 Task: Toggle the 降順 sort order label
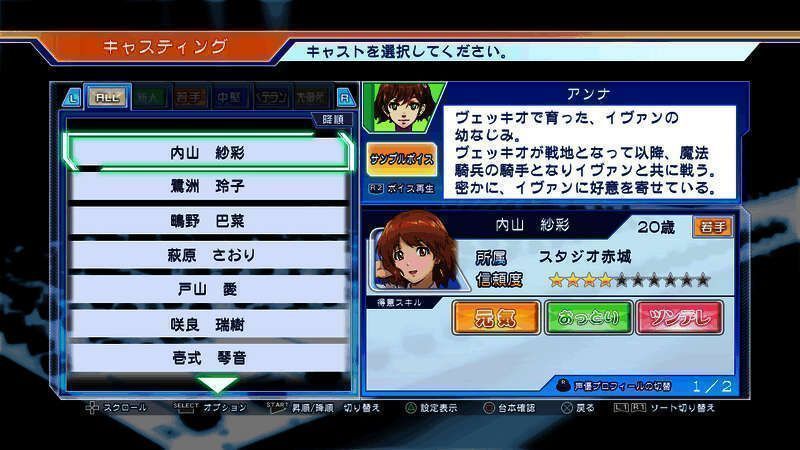332,120
